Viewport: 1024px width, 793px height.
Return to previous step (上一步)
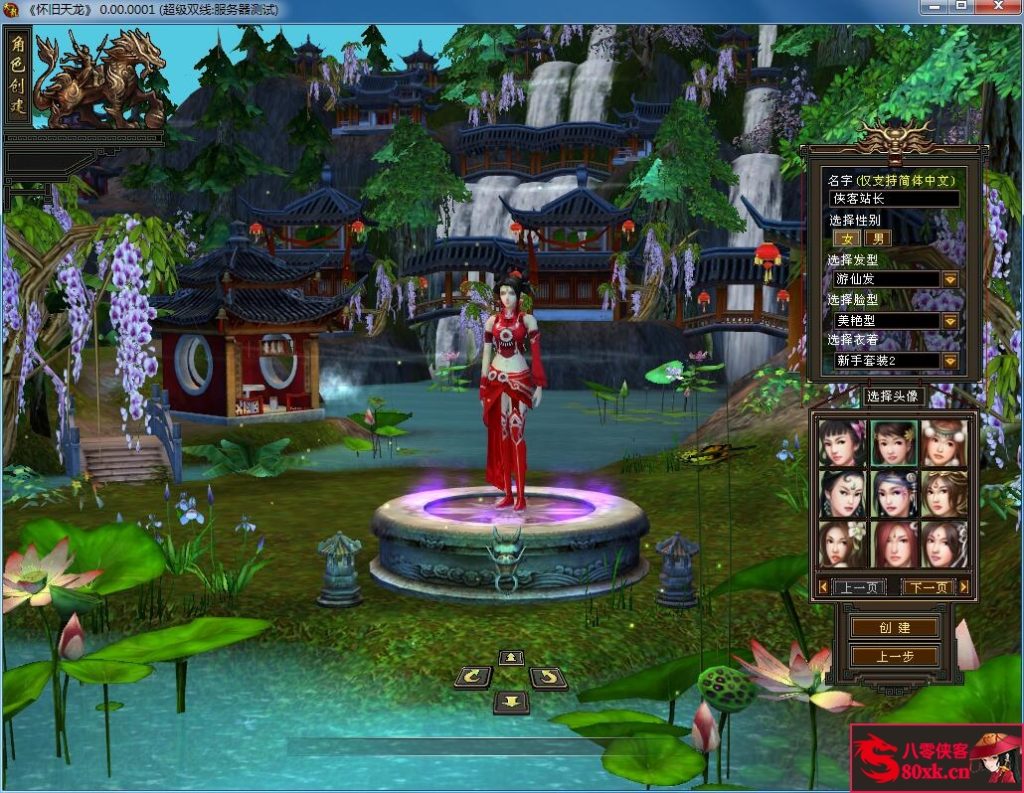894,657
